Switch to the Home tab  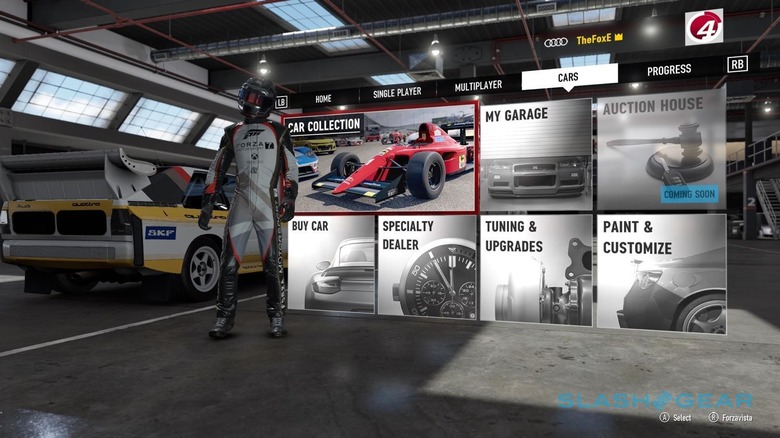(x=323, y=99)
